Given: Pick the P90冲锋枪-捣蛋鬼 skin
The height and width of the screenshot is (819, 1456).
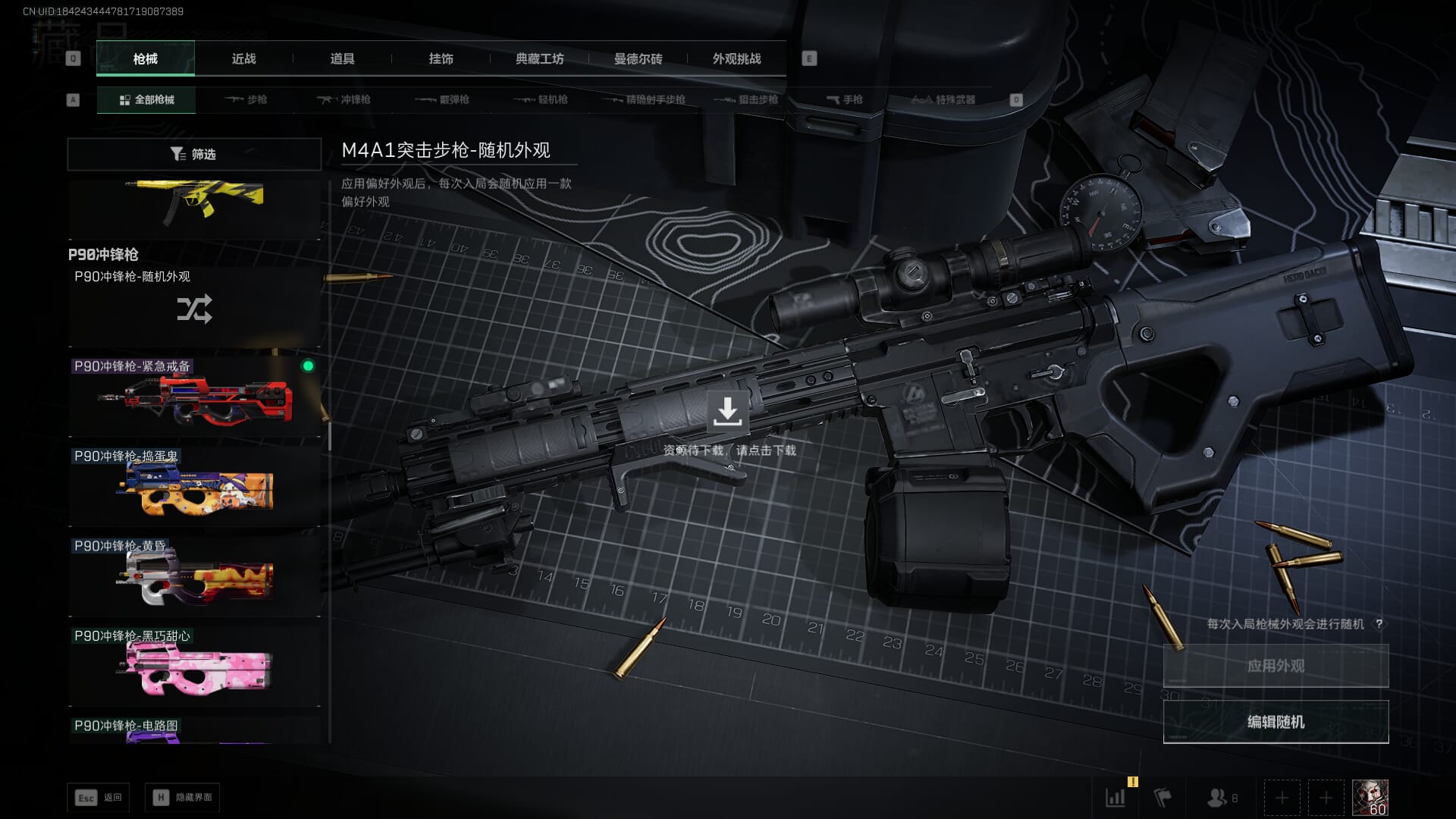Looking at the screenshot, I should click(x=194, y=486).
